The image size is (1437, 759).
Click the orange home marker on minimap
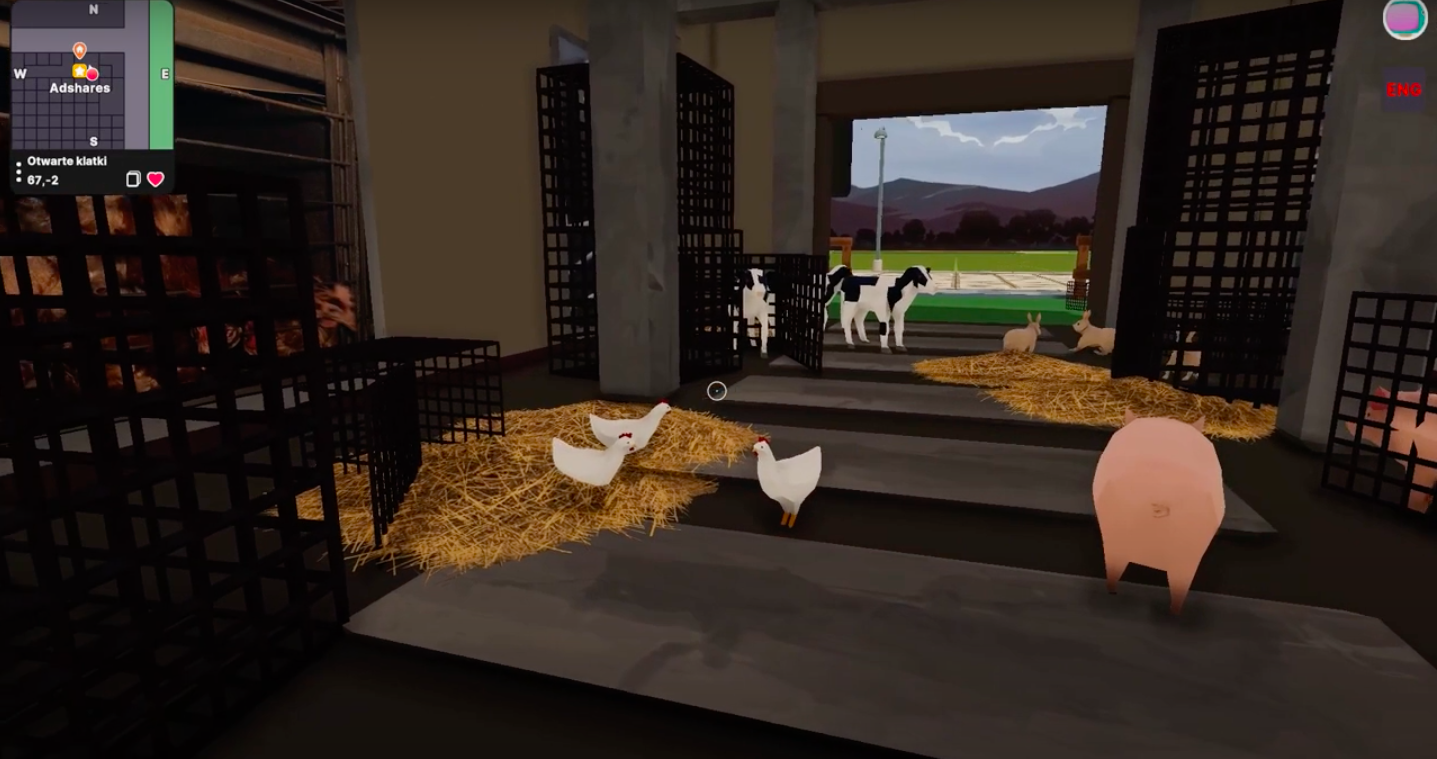[x=80, y=49]
